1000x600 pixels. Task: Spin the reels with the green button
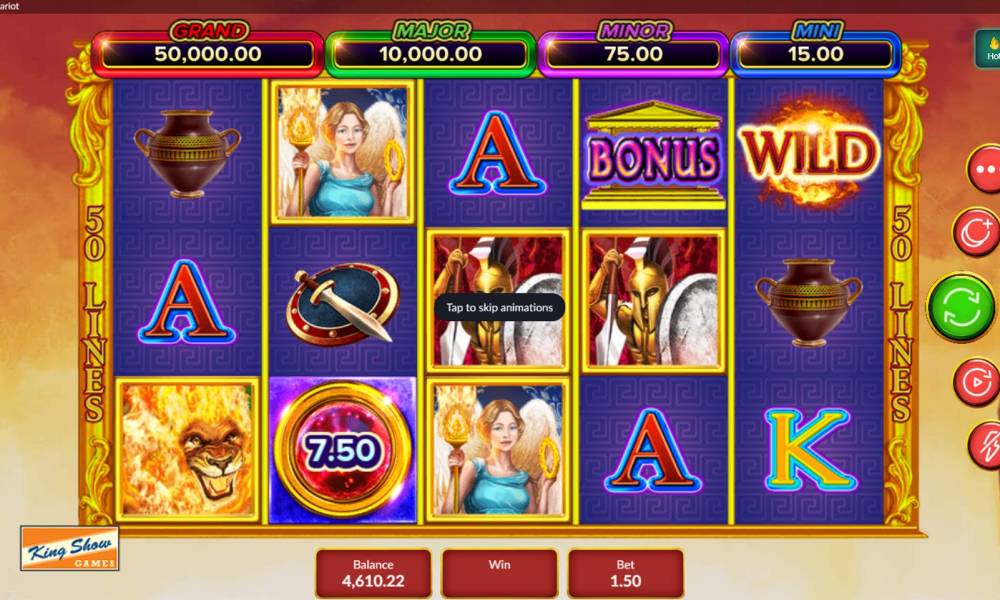961,307
